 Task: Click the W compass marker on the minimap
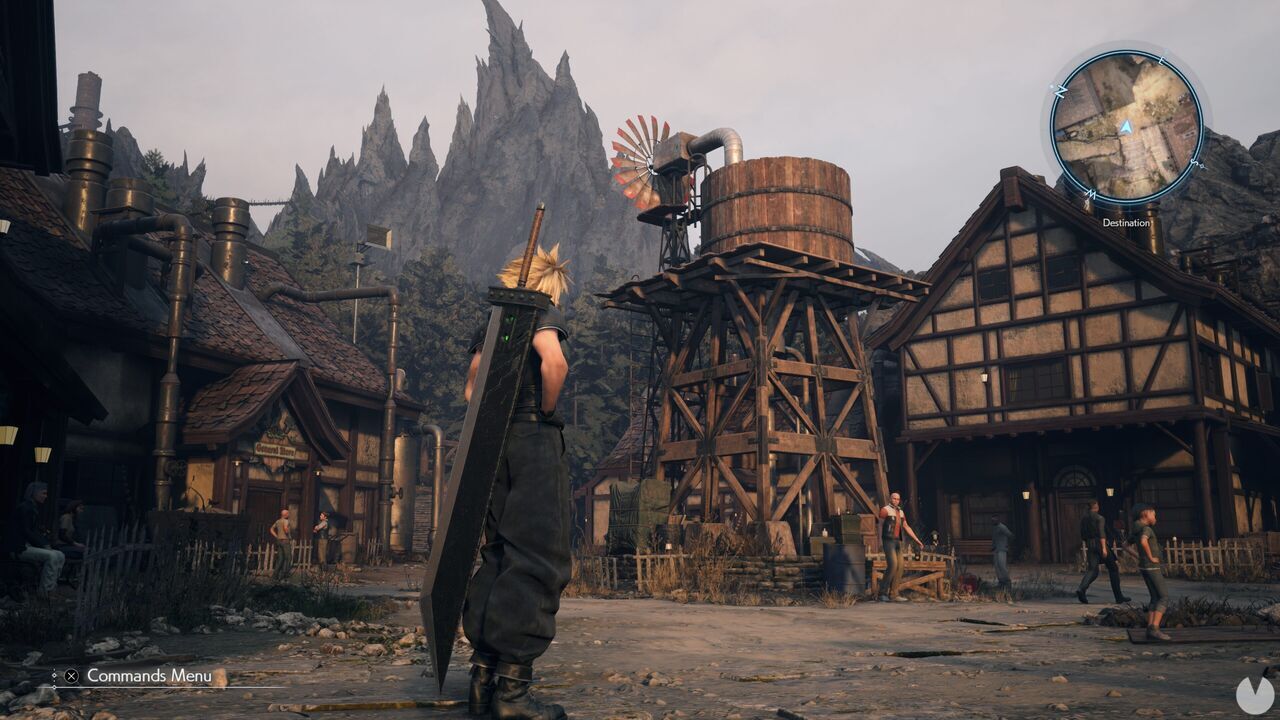pyautogui.click(x=1091, y=193)
